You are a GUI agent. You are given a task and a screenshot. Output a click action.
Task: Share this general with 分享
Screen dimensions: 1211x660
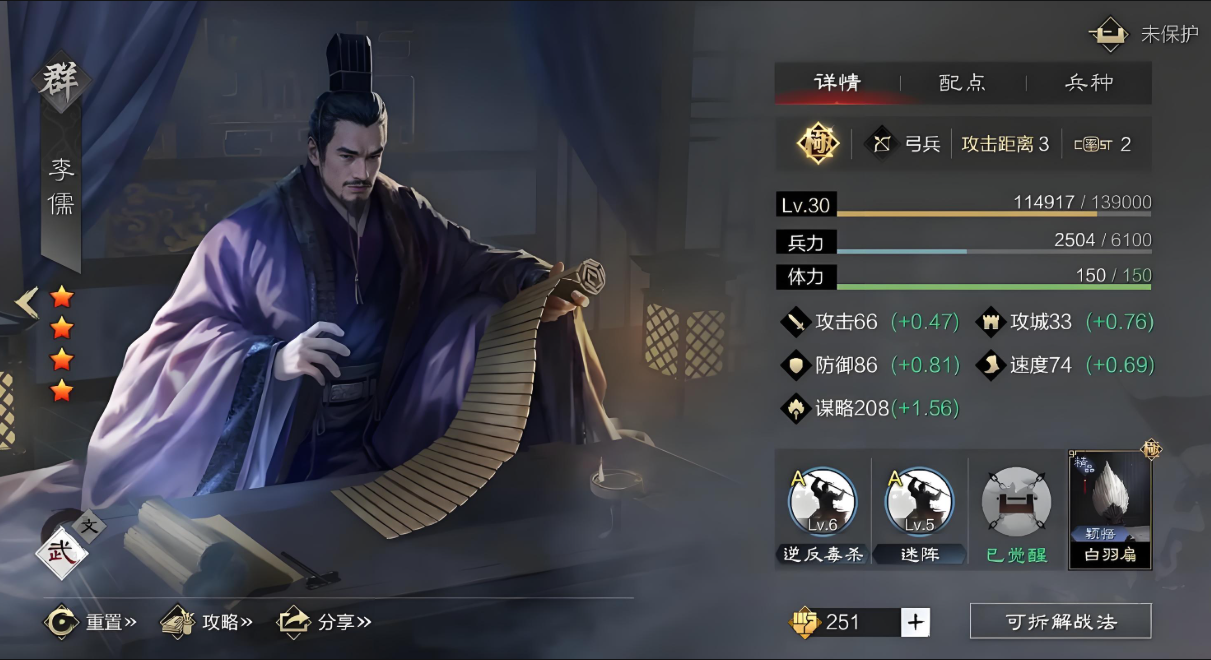(x=324, y=622)
